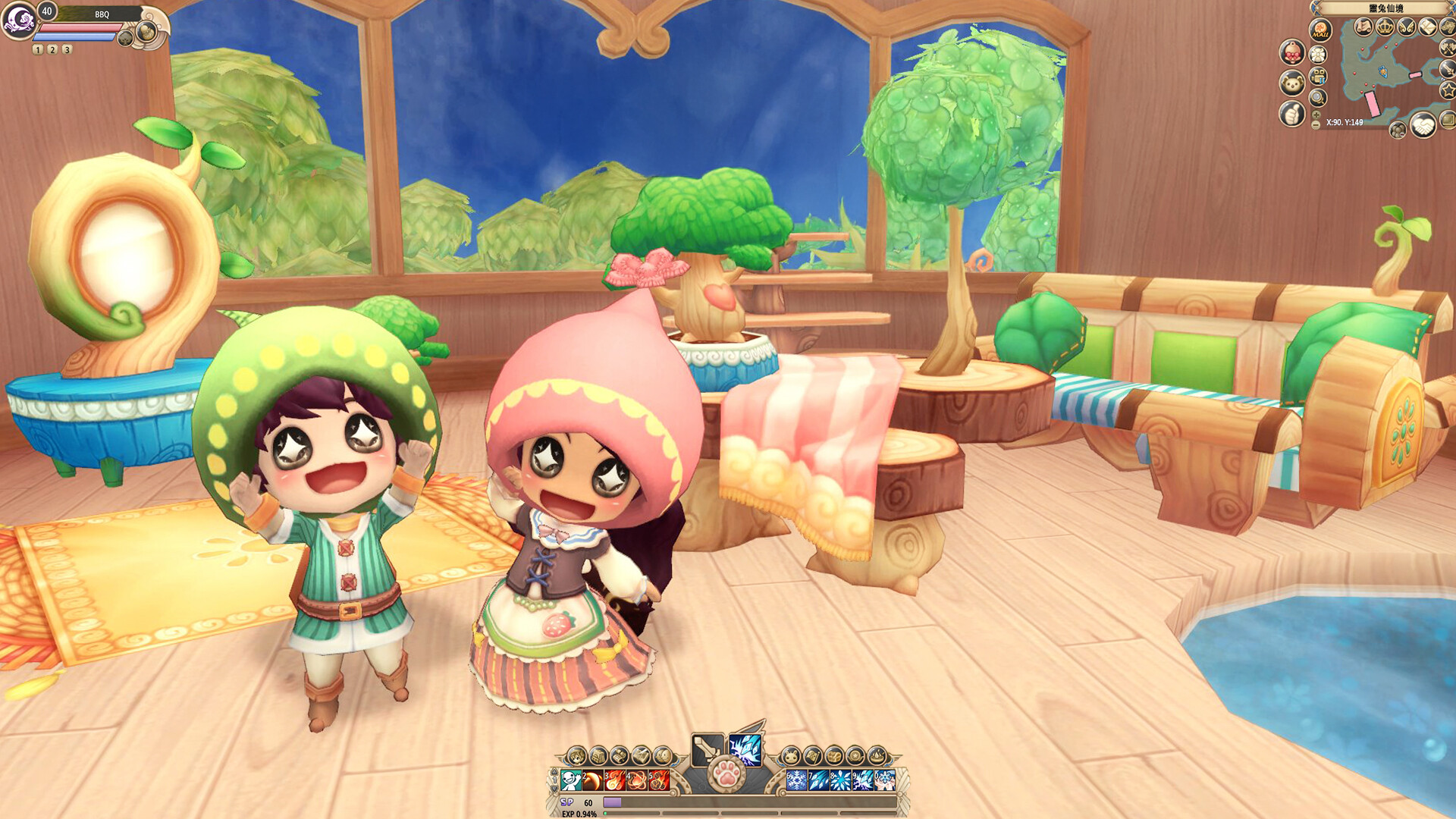Click the rabbit pet icon on the right hotbar
This screenshot has width=1456, height=819.
click(x=790, y=756)
